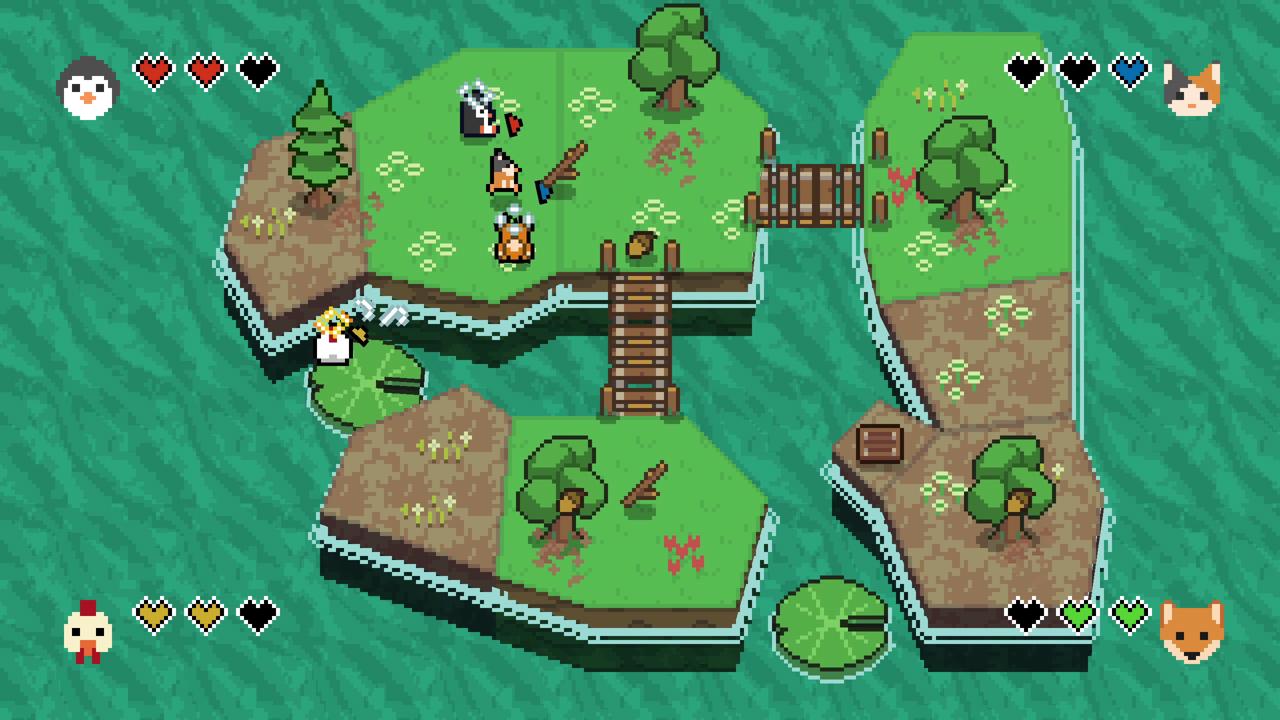Click the empty black heart beside the penguin

(255, 68)
